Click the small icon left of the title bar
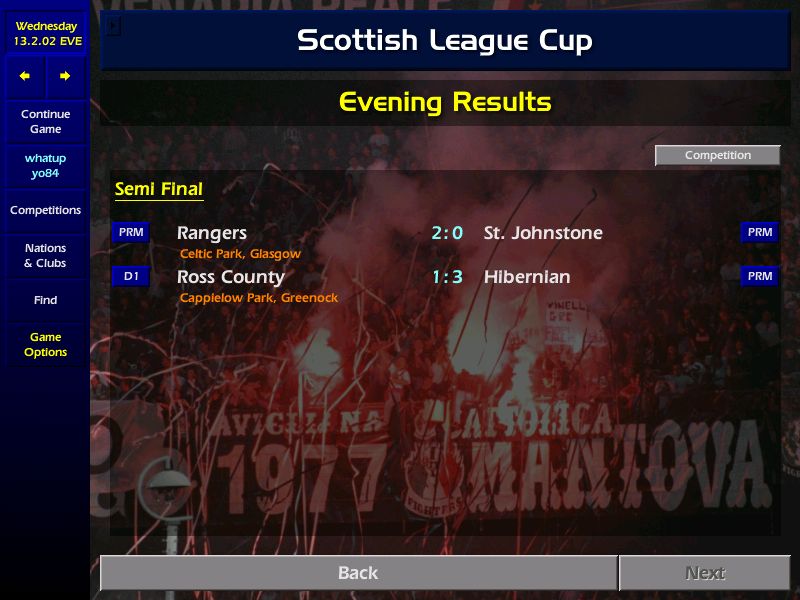The image size is (800, 600). click(x=112, y=26)
